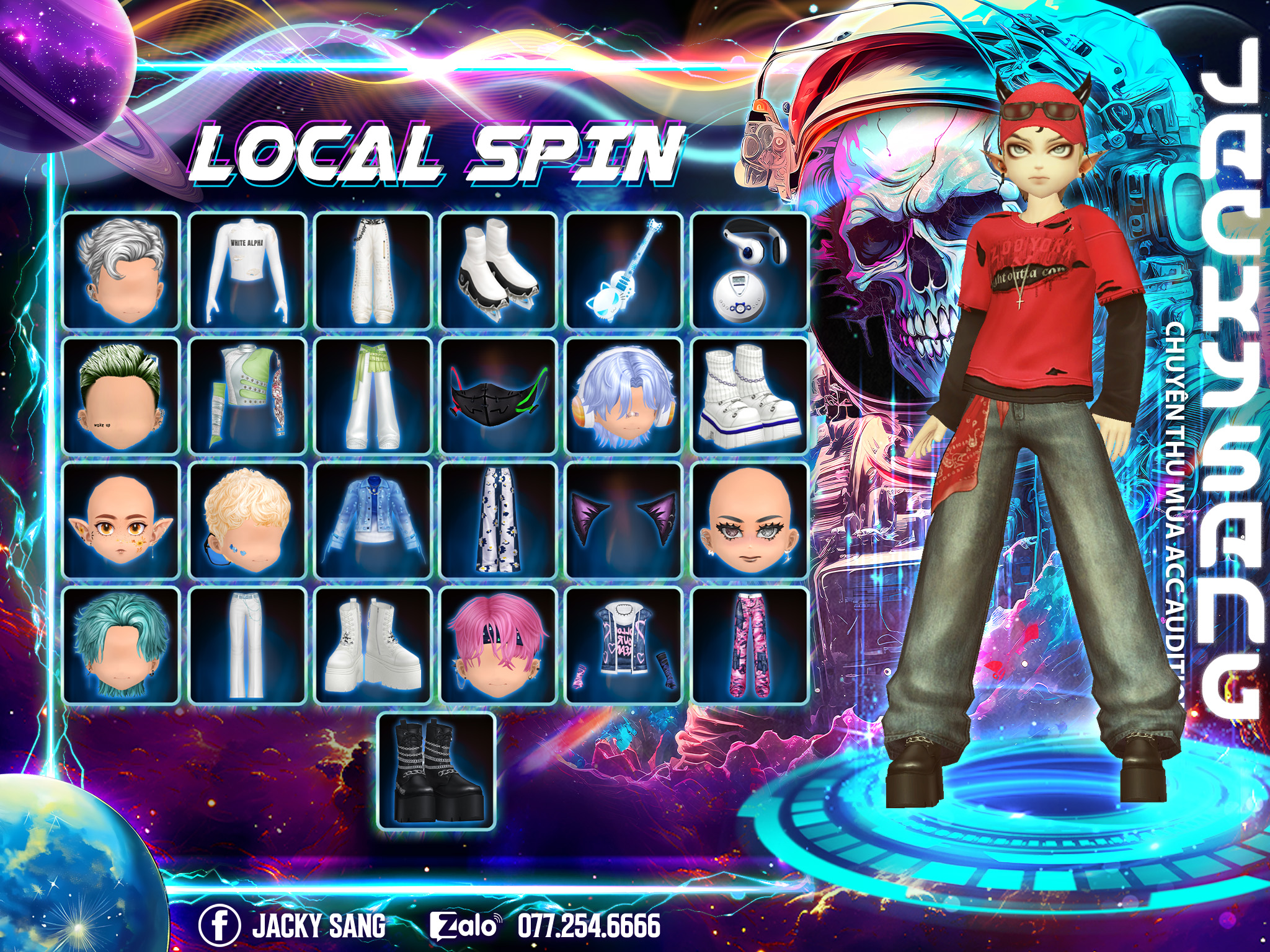The width and height of the screenshot is (1270, 952).
Task: Select the light blue denim jacket
Action: coord(373,521)
